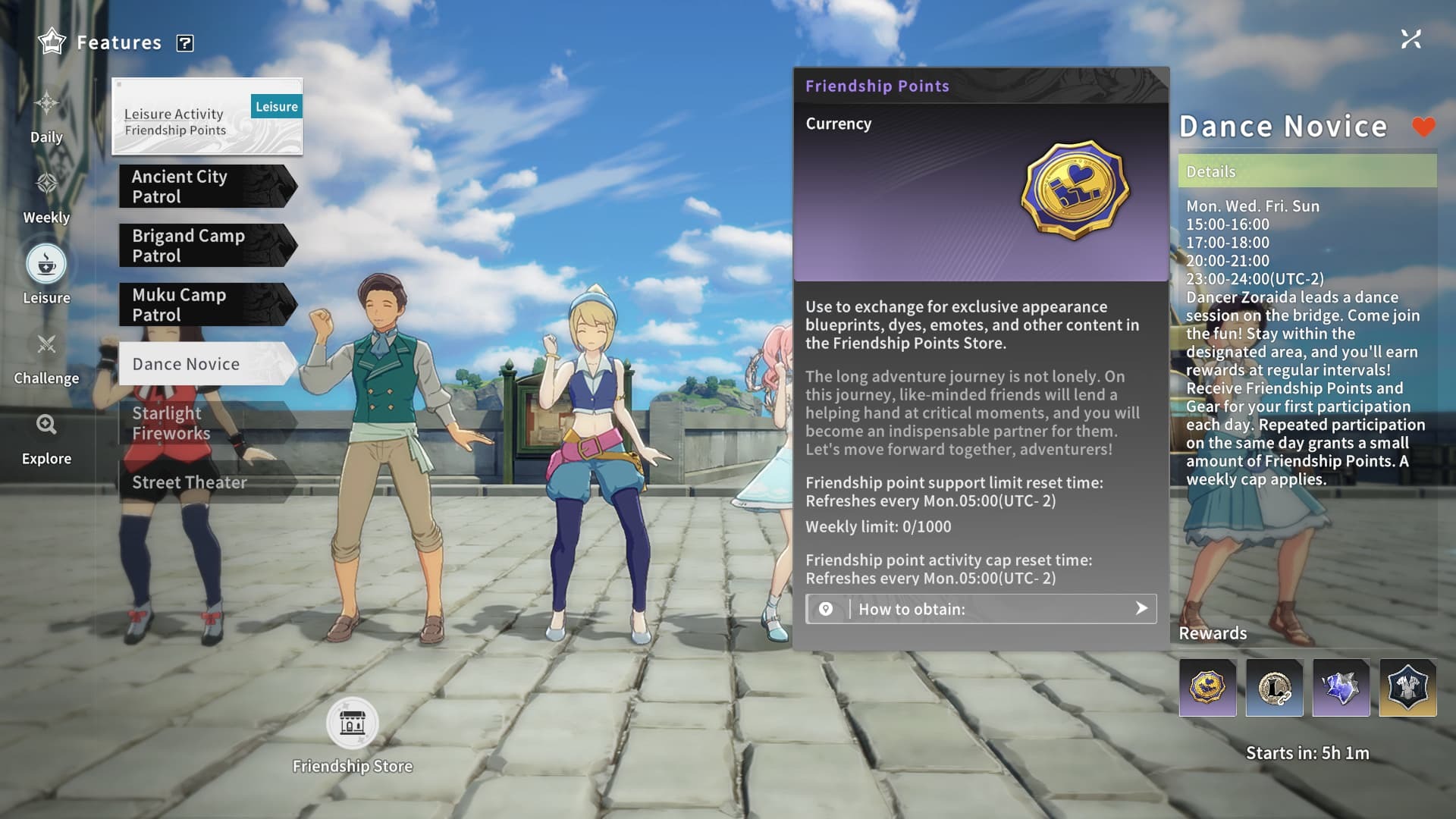Open Muku Camp Patrol entry
The image size is (1456, 819).
pyautogui.click(x=205, y=305)
